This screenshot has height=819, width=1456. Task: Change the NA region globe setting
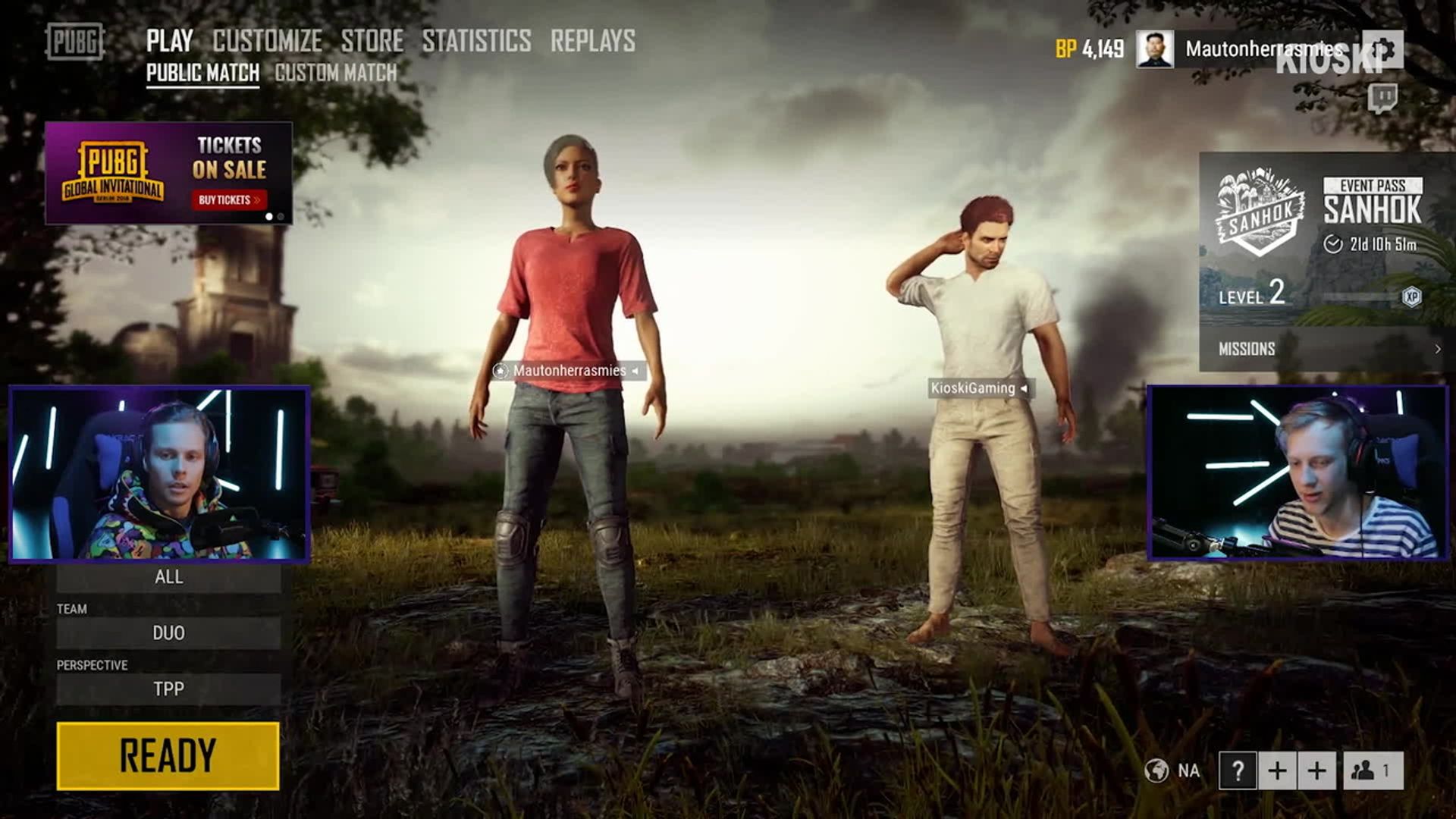[1172, 771]
